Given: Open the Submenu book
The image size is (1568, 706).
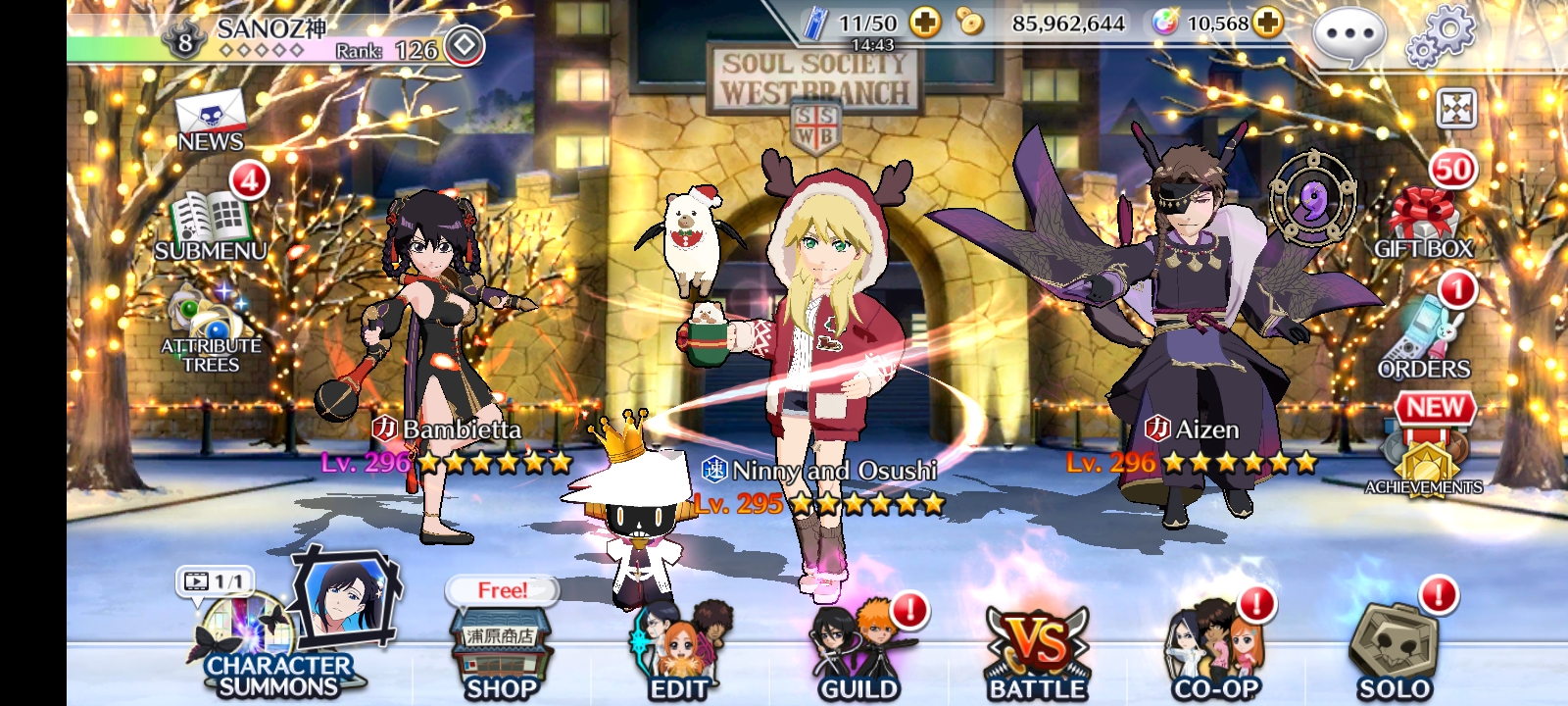Looking at the screenshot, I should pyautogui.click(x=210, y=225).
